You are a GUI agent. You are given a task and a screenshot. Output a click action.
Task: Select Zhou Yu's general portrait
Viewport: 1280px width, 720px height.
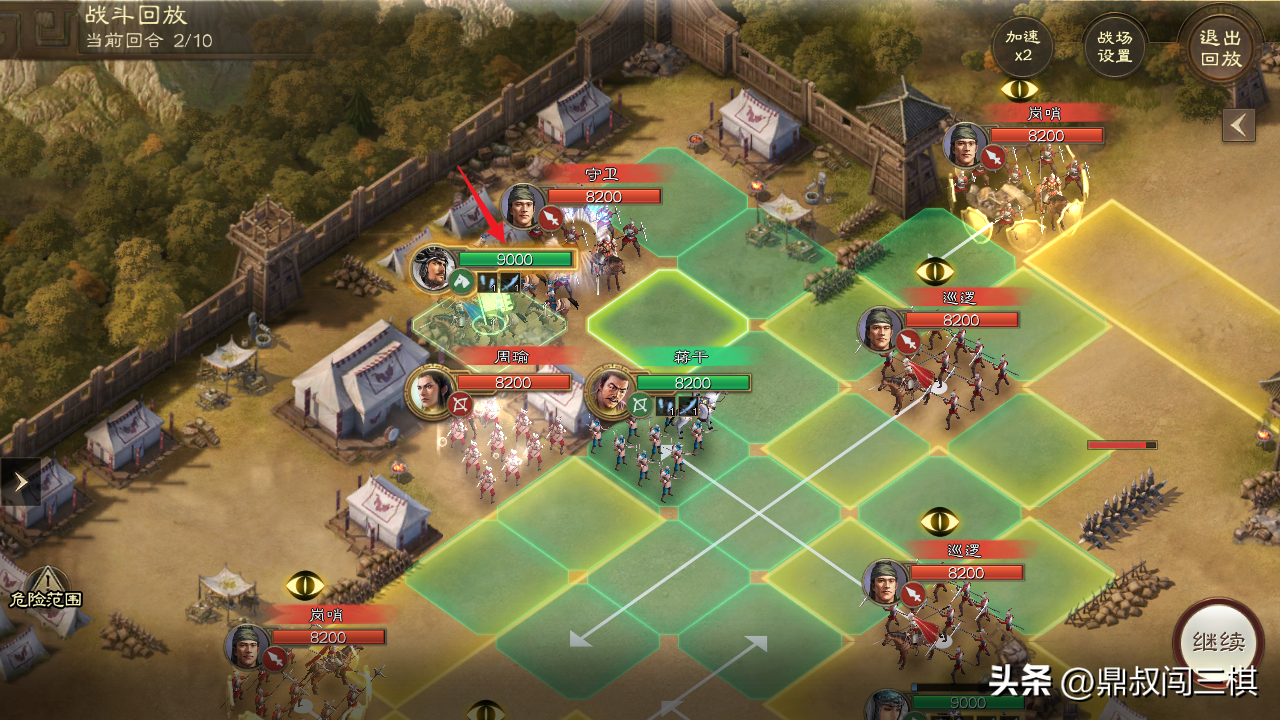pos(430,391)
